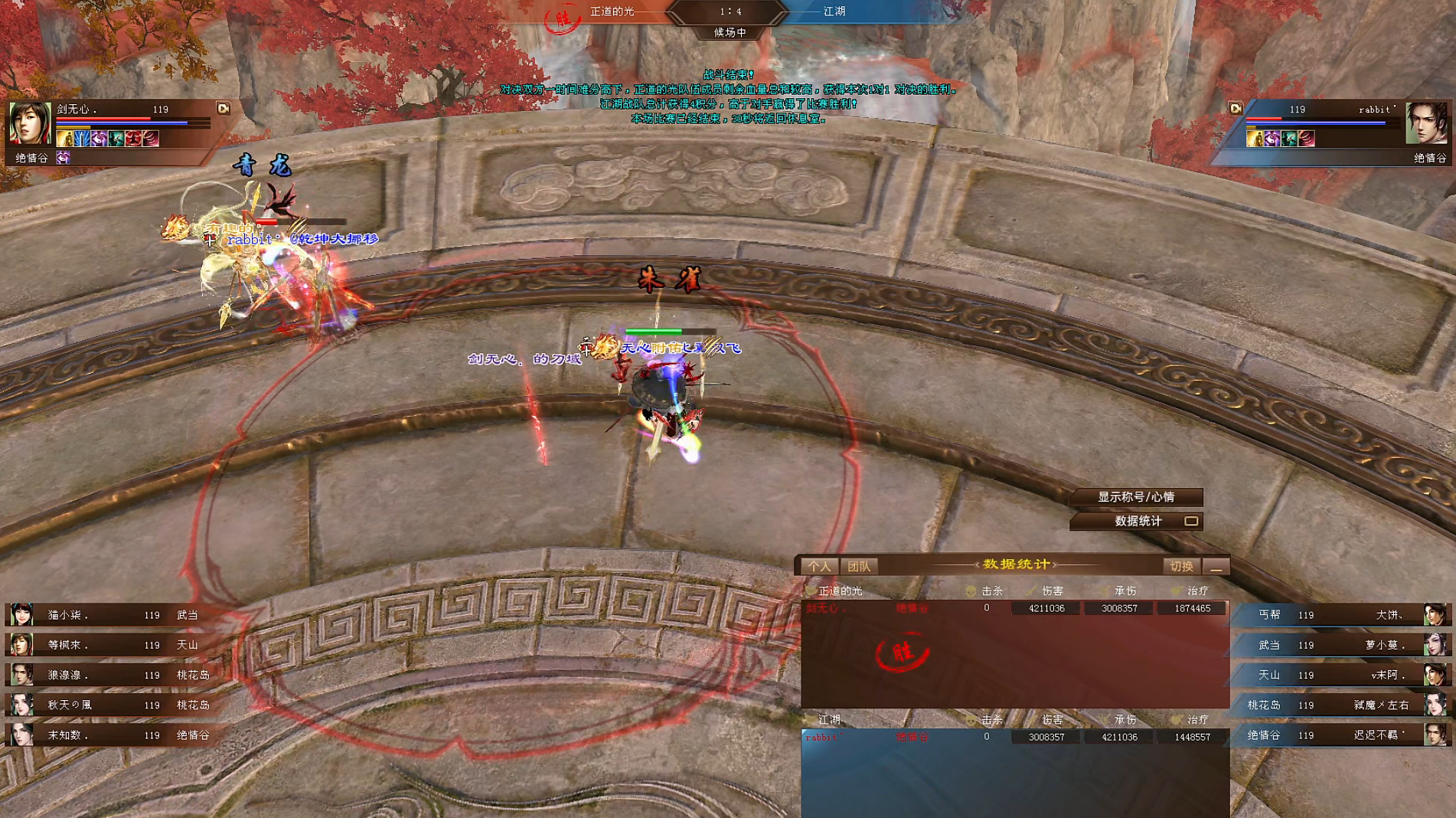
Task: Click the camera icon beside 剑无心
Action: pyautogui.click(x=223, y=109)
